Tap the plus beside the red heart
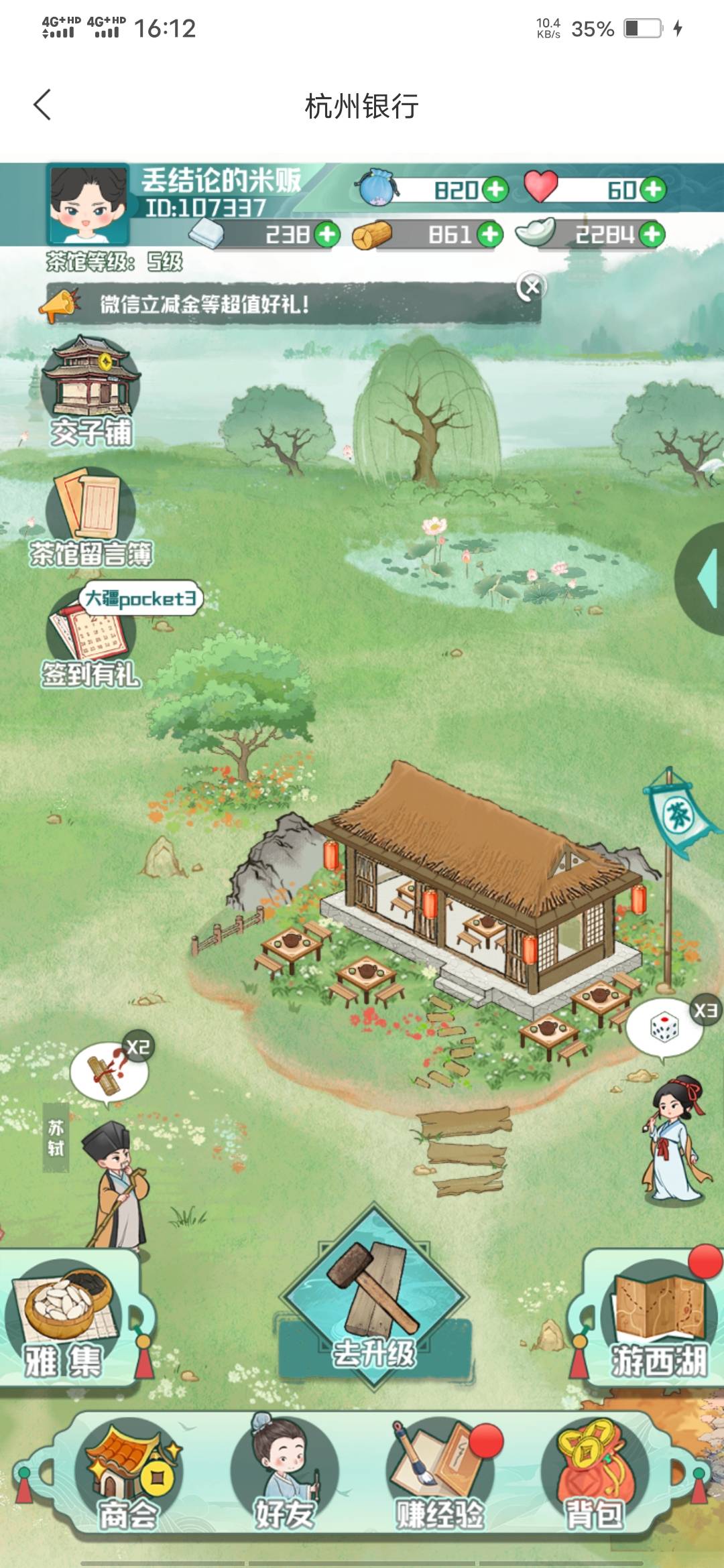Screen dimensions: 724x1568 point(653,190)
